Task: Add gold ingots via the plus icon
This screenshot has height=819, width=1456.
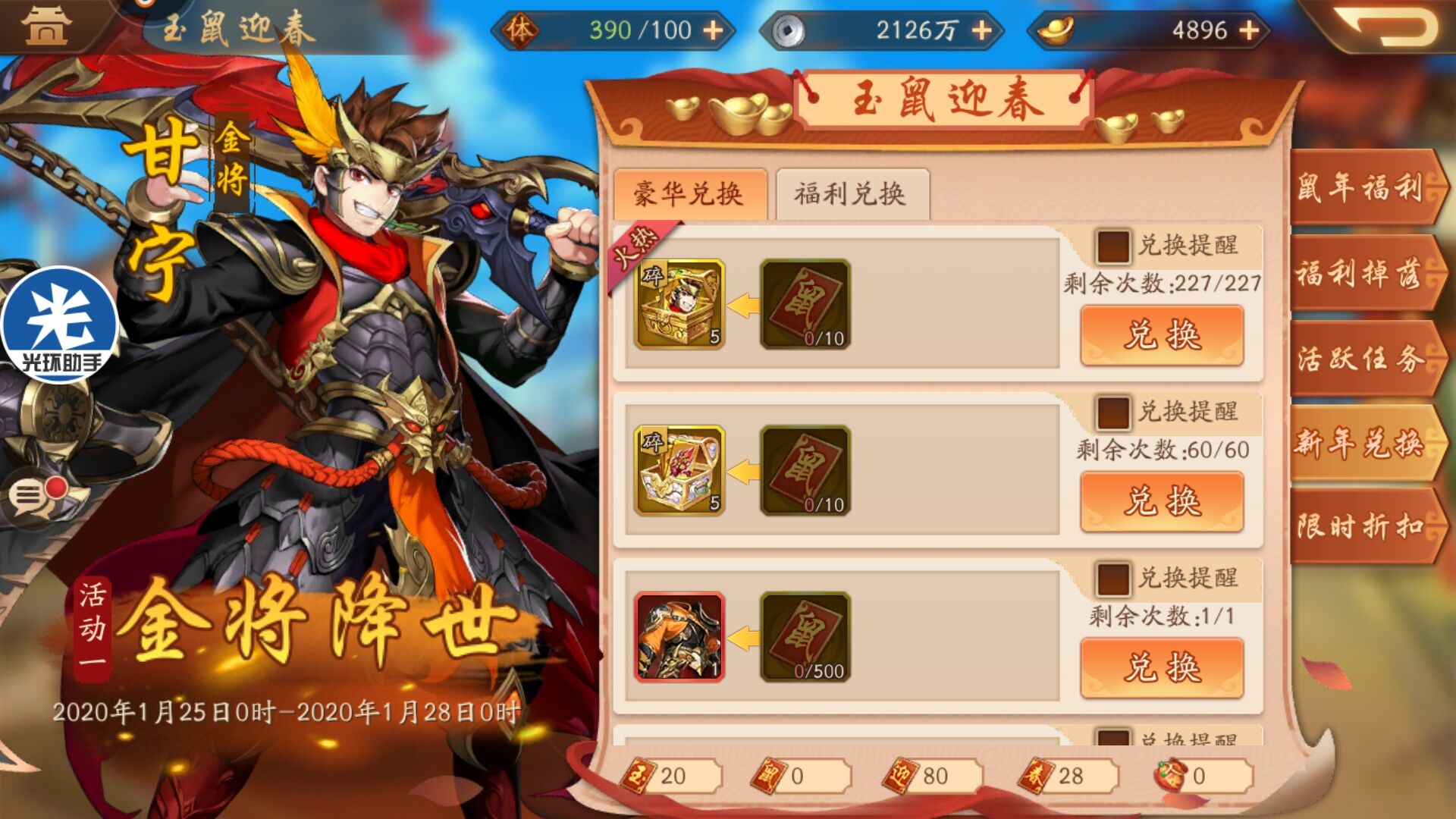Action: [1248, 30]
